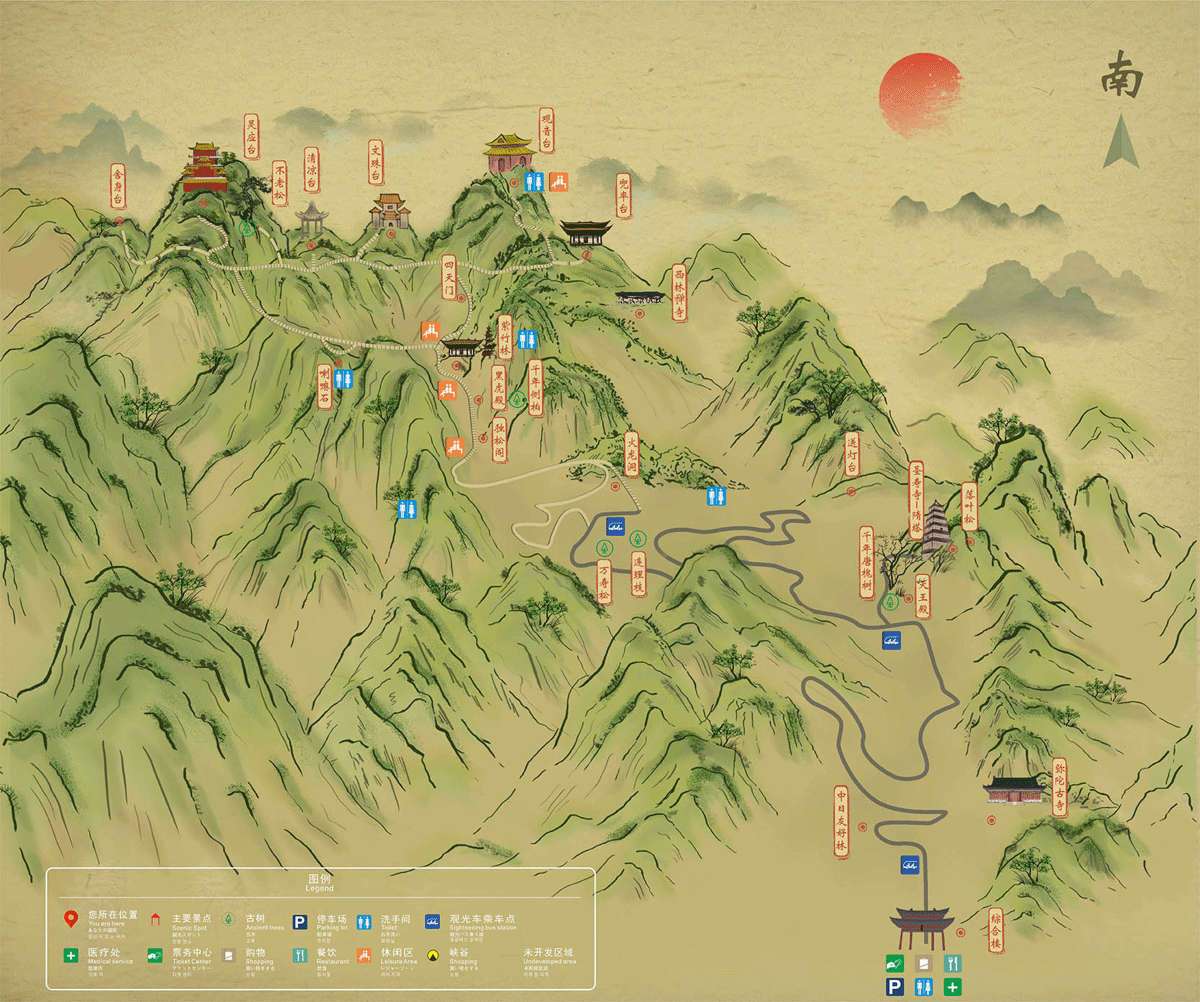Select the 观音台 scenic spot label

tap(546, 131)
